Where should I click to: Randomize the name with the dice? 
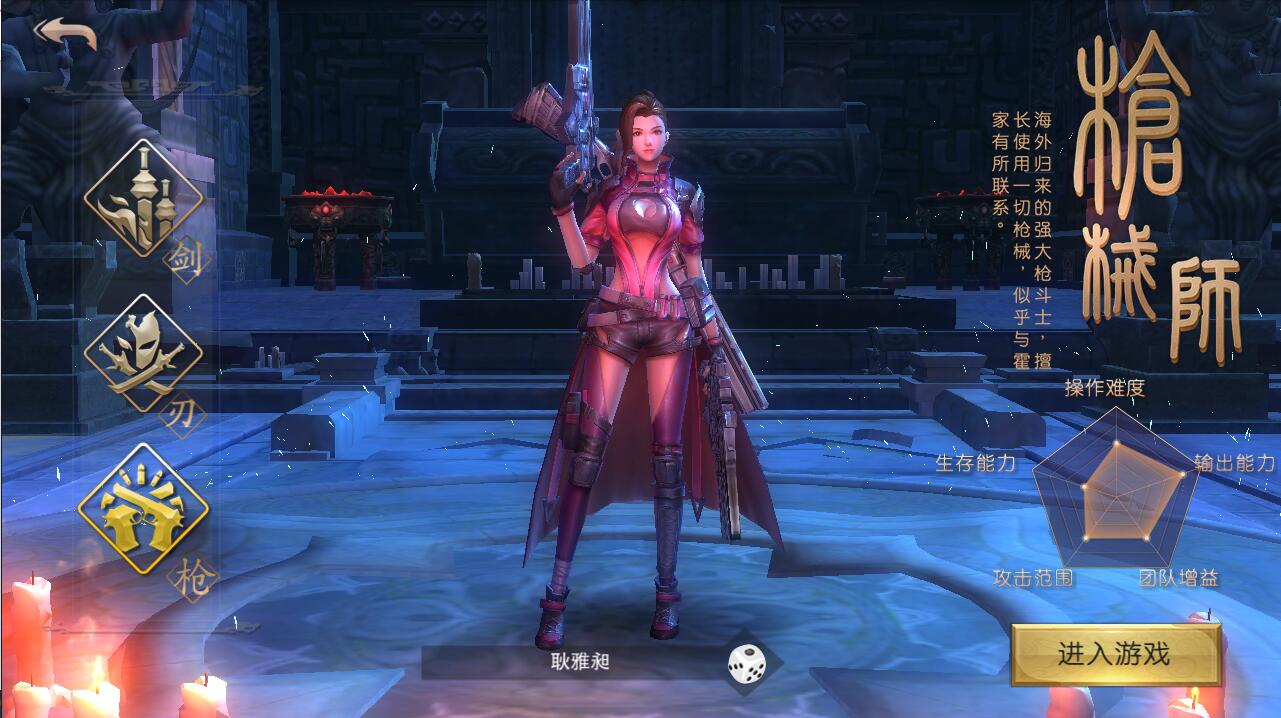click(747, 664)
